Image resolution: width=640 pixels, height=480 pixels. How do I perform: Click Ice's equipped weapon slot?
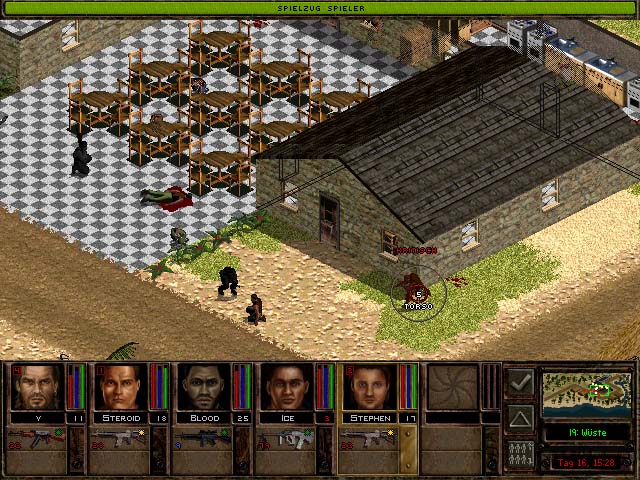coord(286,438)
